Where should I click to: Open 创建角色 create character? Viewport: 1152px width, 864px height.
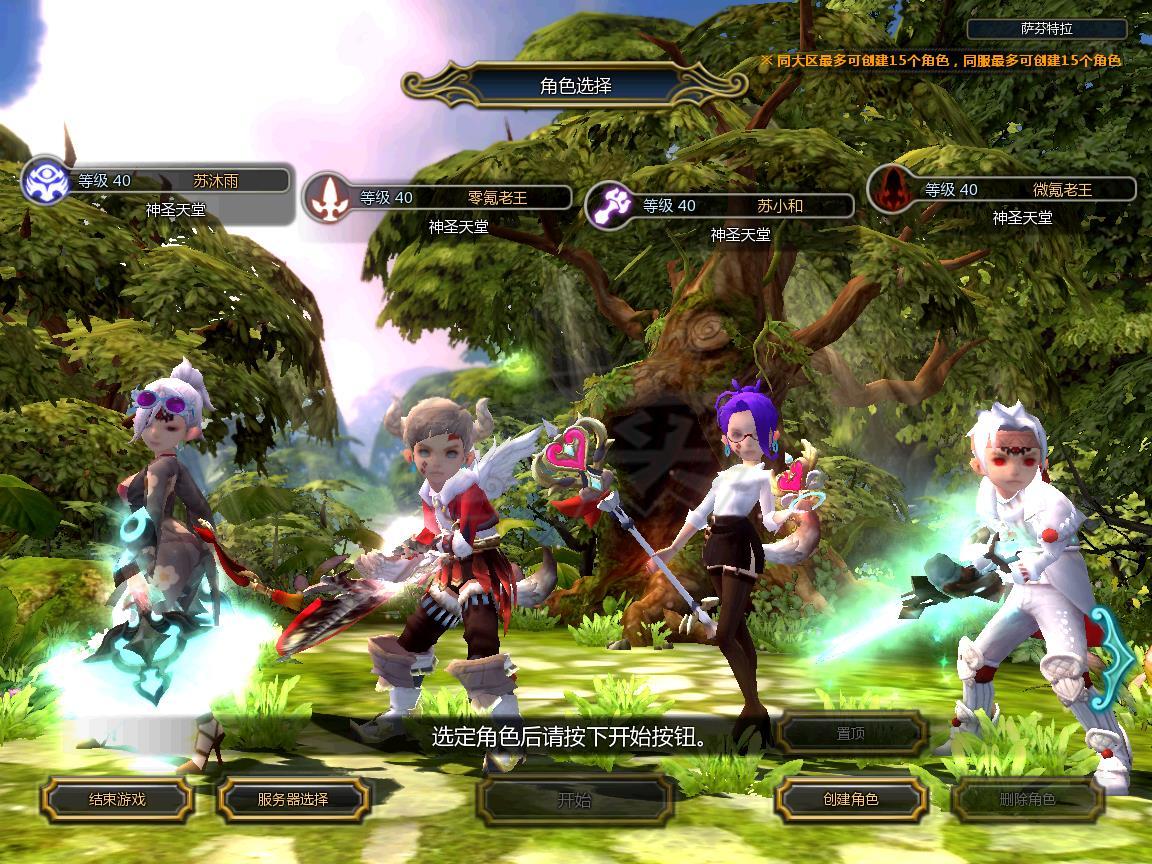point(851,799)
